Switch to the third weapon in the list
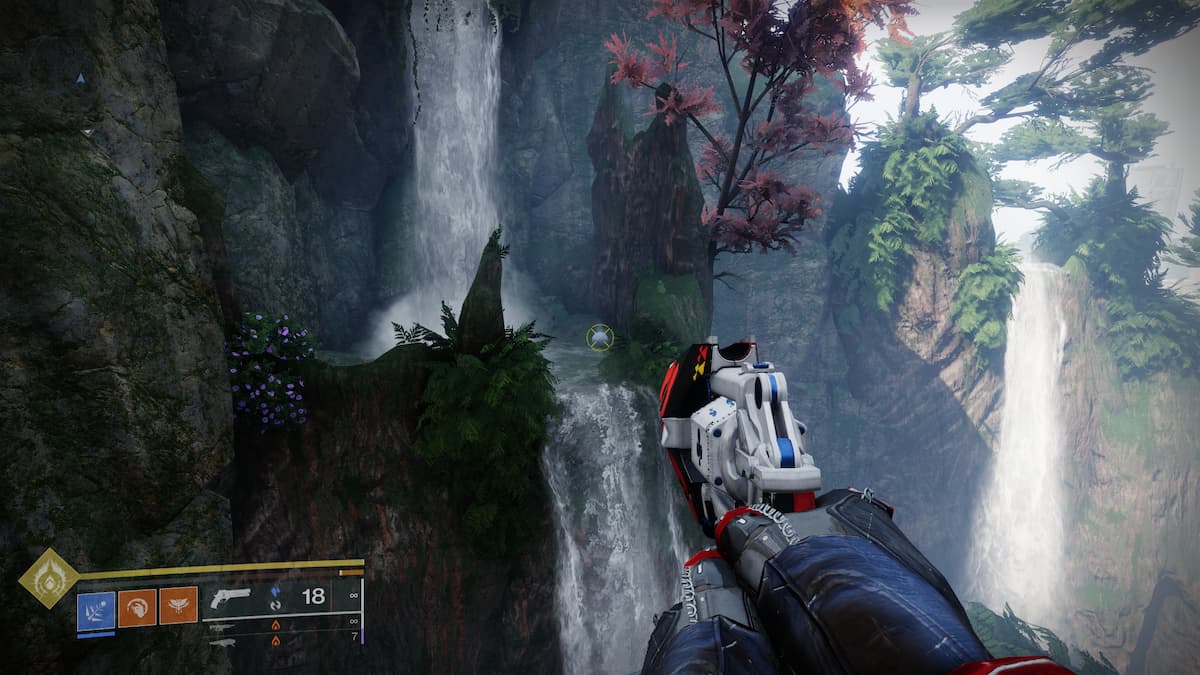Screen dimensions: 1200x675 pyautogui.click(x=223, y=641)
